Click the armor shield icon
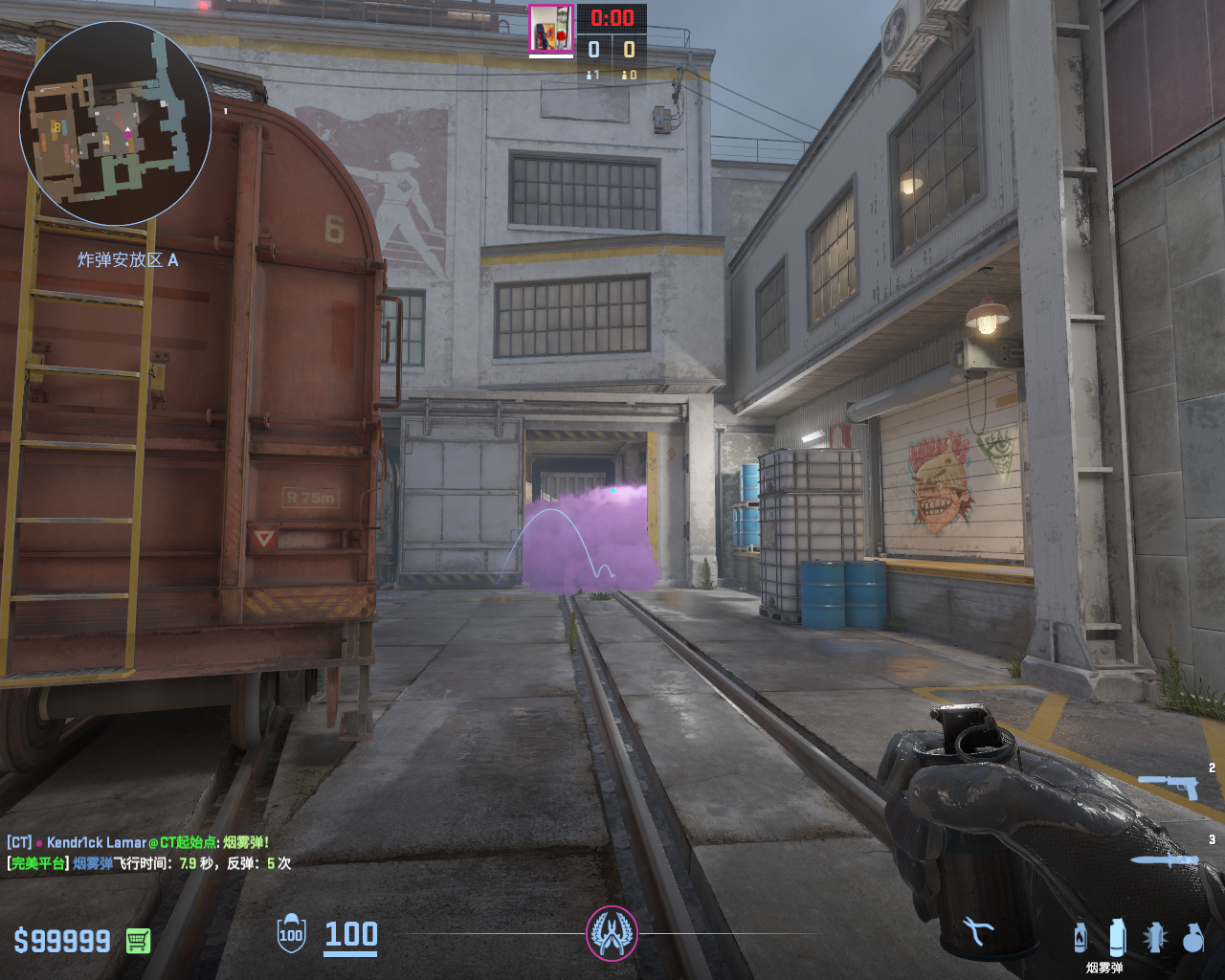This screenshot has height=980, width=1225. 291,934
